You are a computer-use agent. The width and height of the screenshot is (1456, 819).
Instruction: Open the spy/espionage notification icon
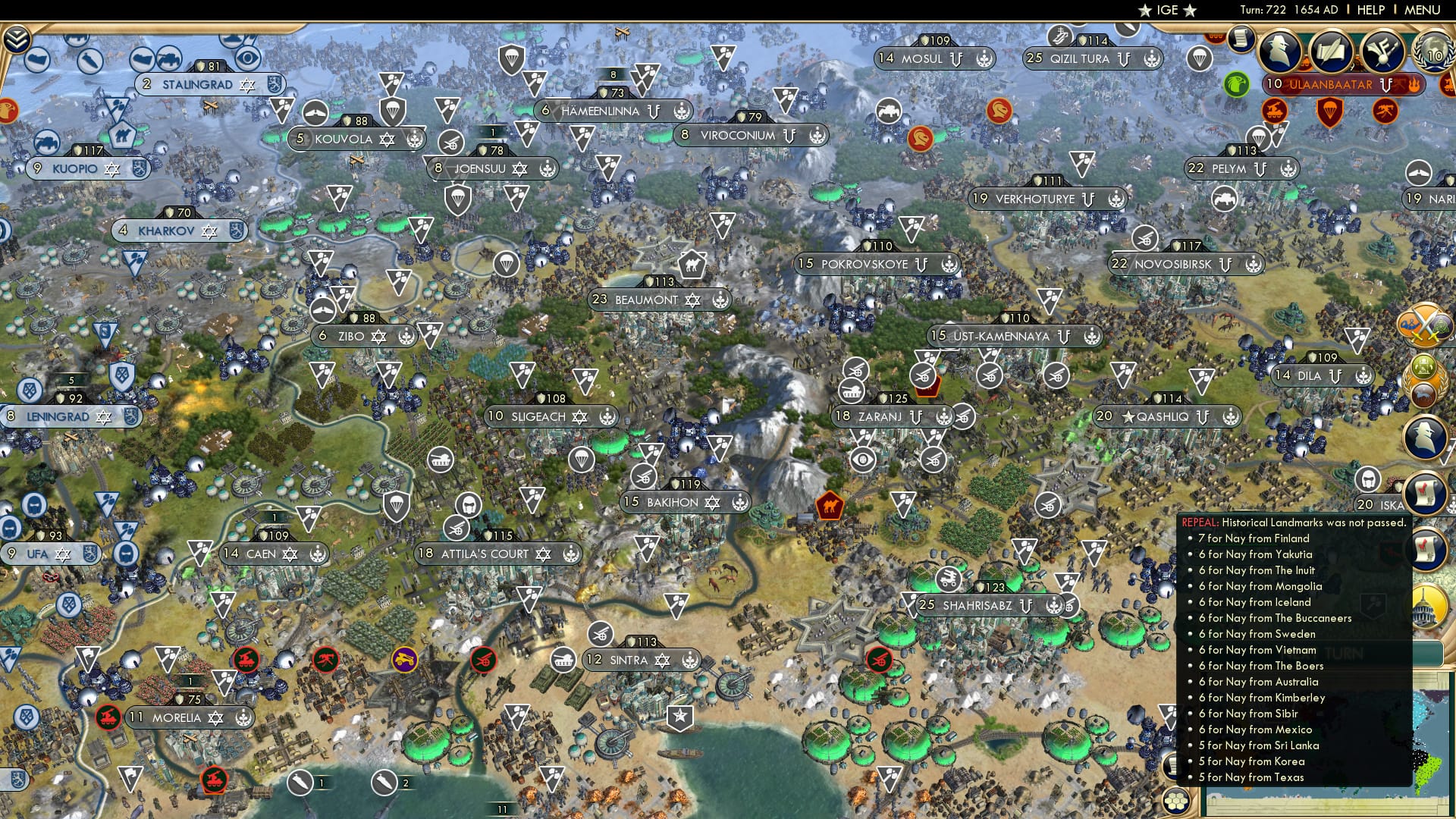pos(1280,52)
